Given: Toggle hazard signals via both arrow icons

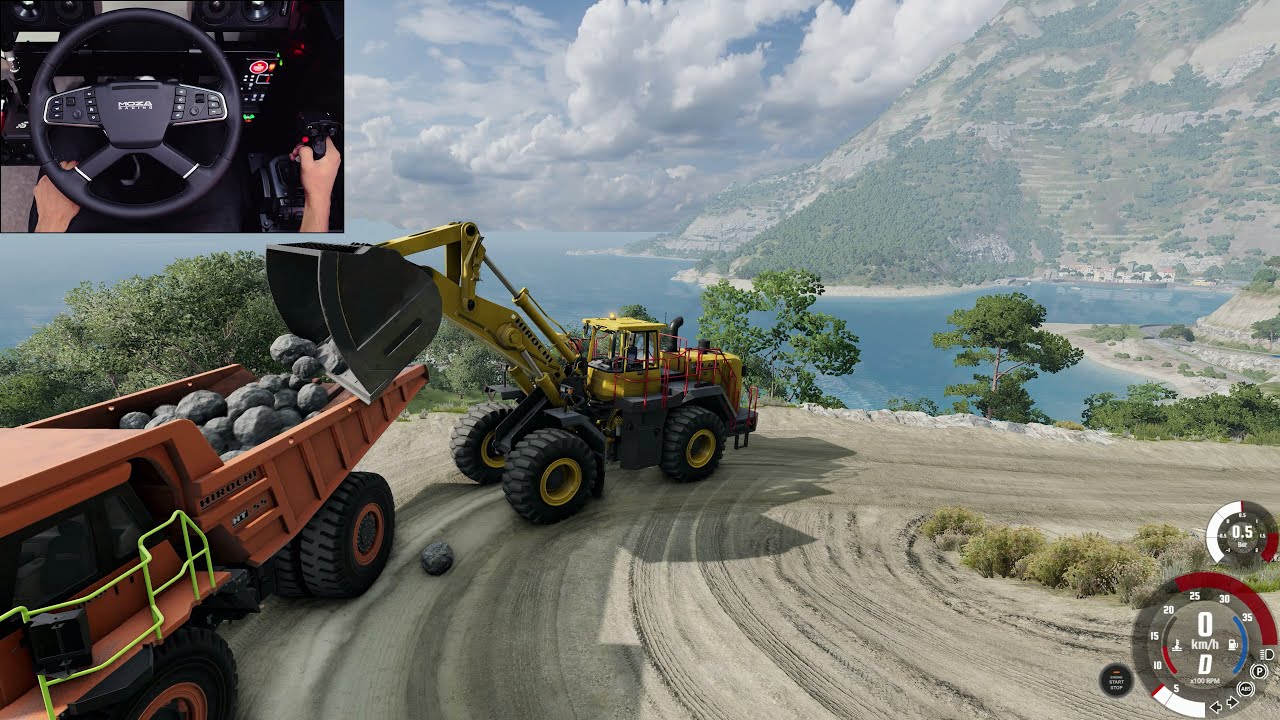Looking at the screenshot, I should 1224,704.
